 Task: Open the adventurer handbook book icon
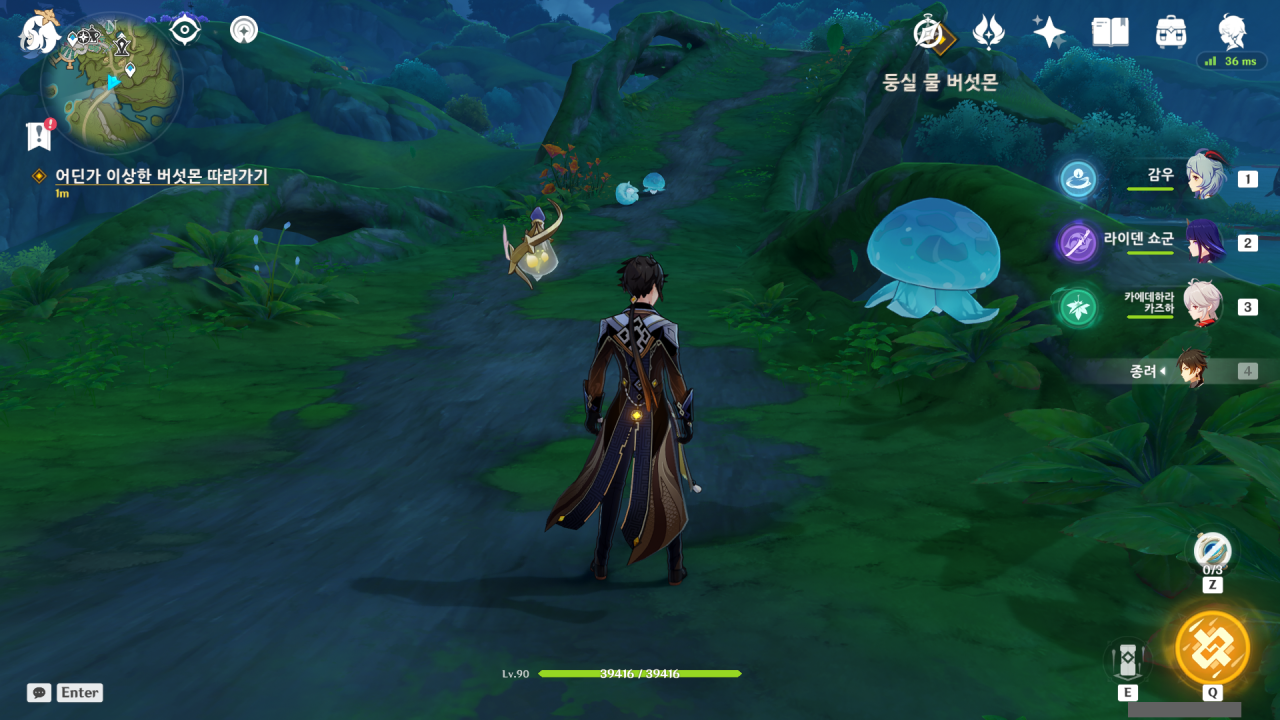coord(1109,32)
